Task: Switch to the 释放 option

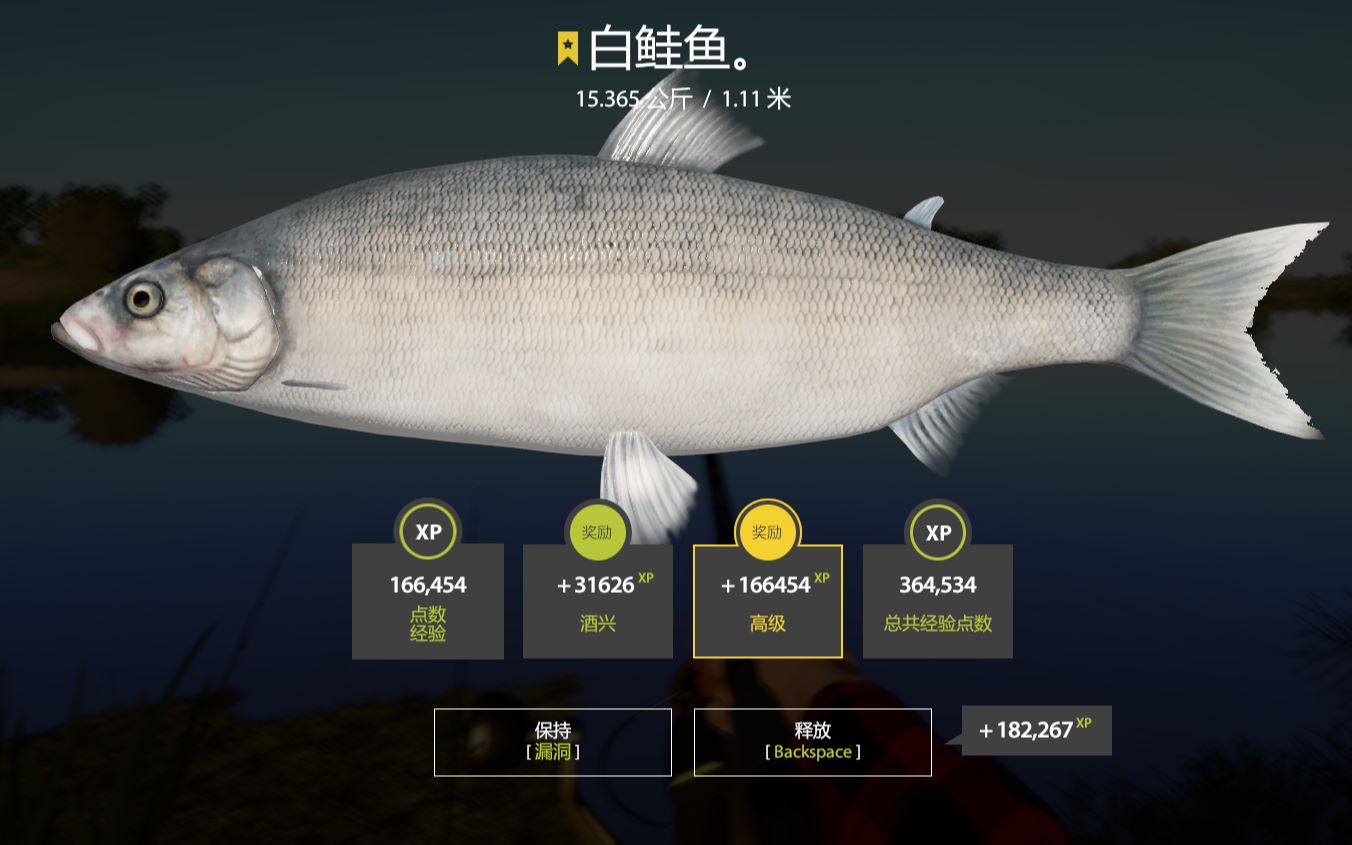Action: [x=812, y=741]
